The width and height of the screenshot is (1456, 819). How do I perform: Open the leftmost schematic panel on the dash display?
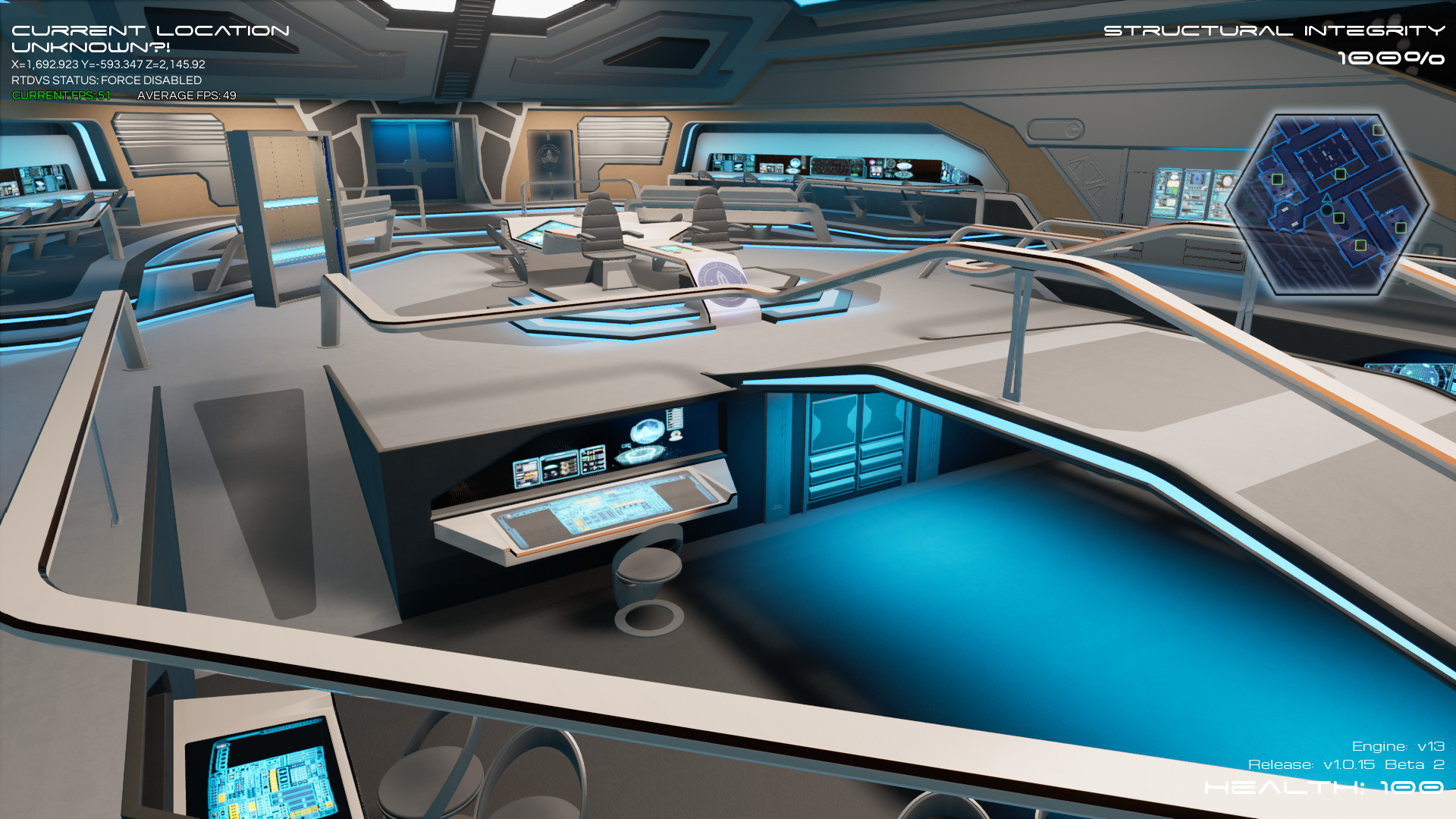pos(526,473)
